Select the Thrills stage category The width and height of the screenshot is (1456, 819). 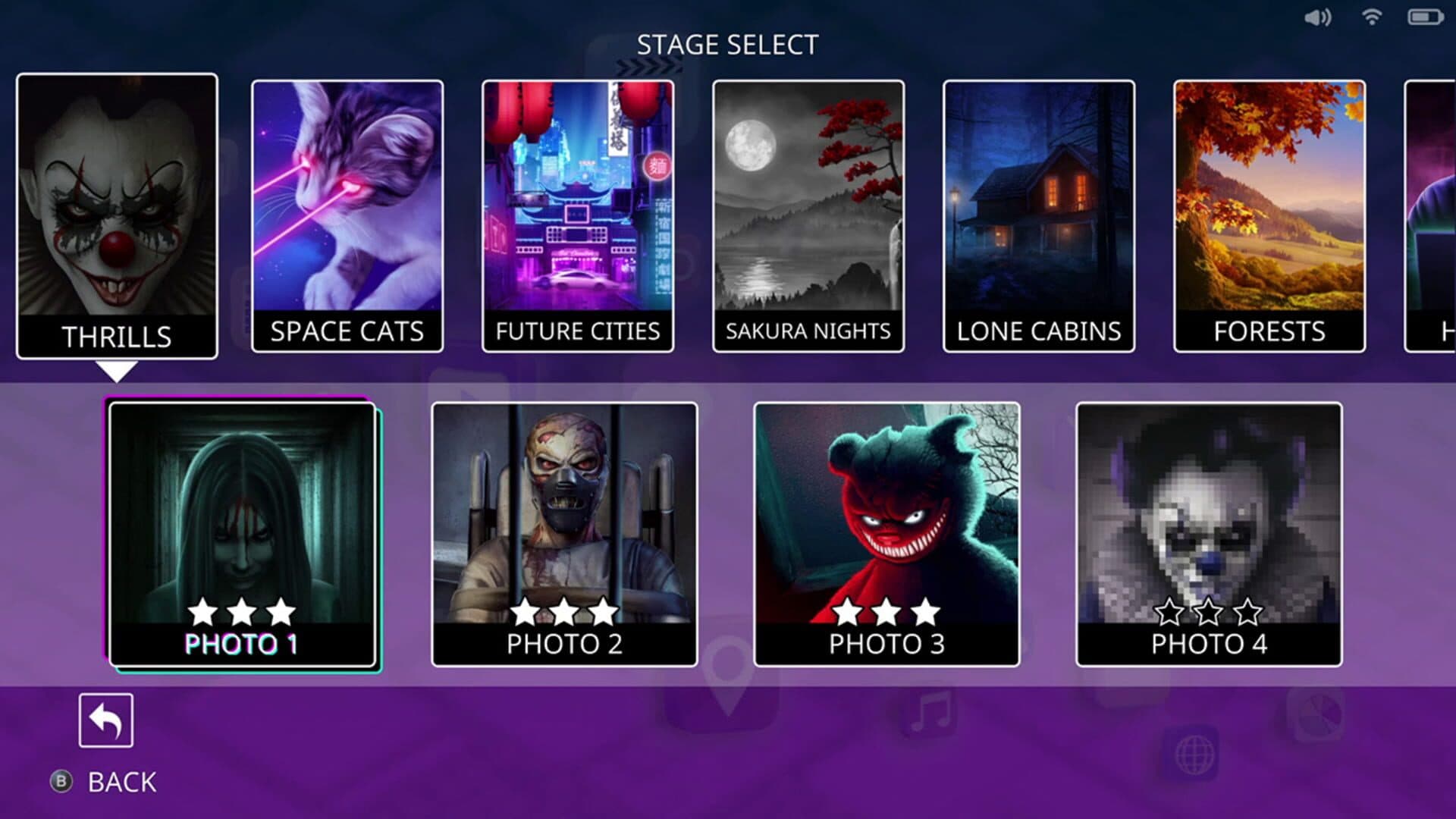(117, 215)
